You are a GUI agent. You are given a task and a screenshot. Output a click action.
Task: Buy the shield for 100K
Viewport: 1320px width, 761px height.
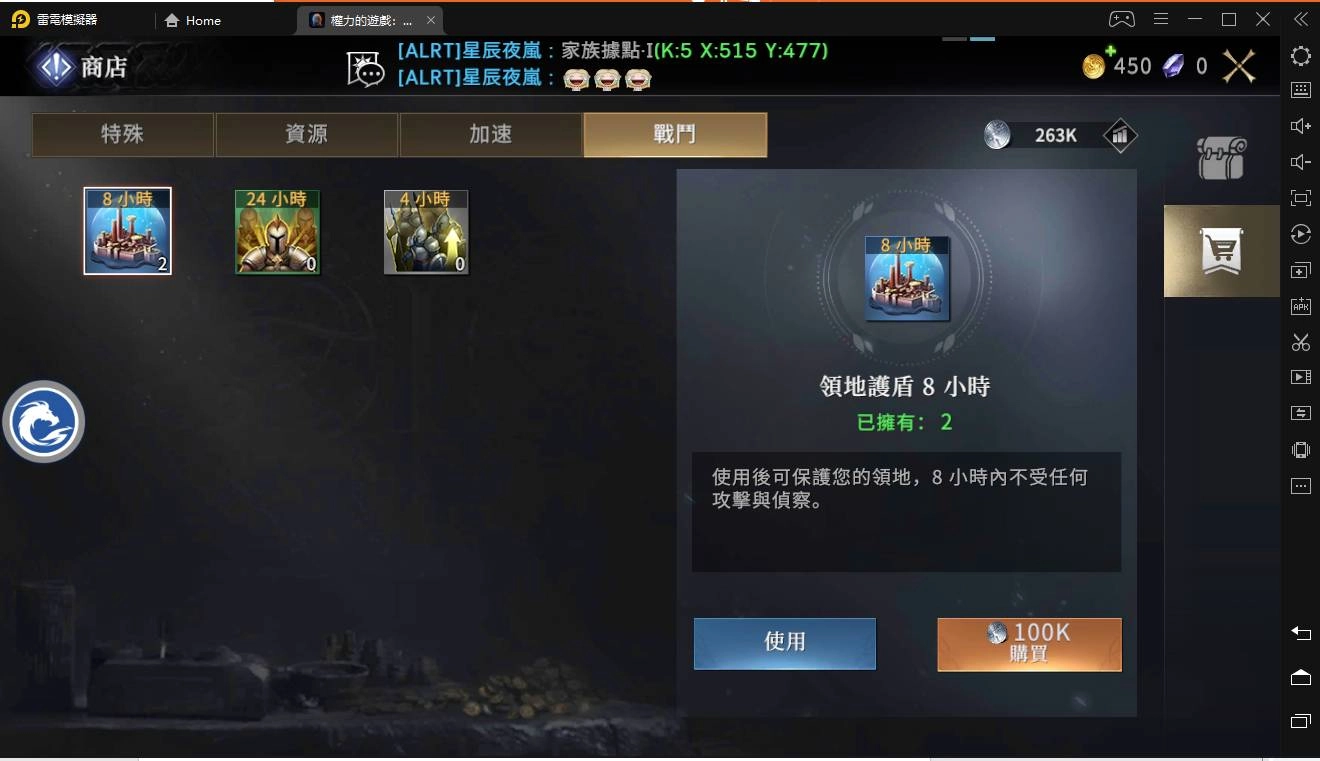coord(1028,643)
